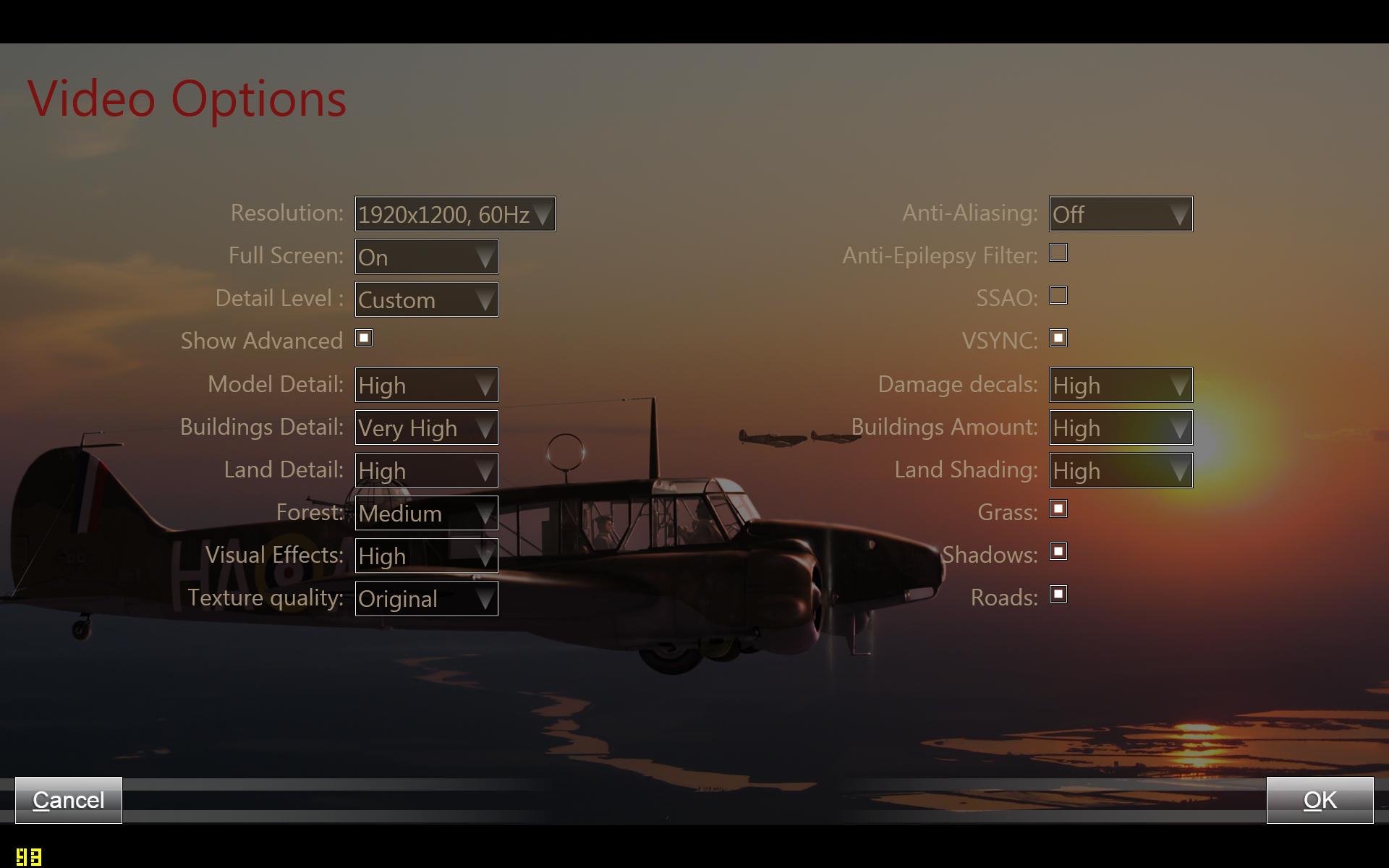
Task: Choose a Texture quality option
Action: [426, 598]
